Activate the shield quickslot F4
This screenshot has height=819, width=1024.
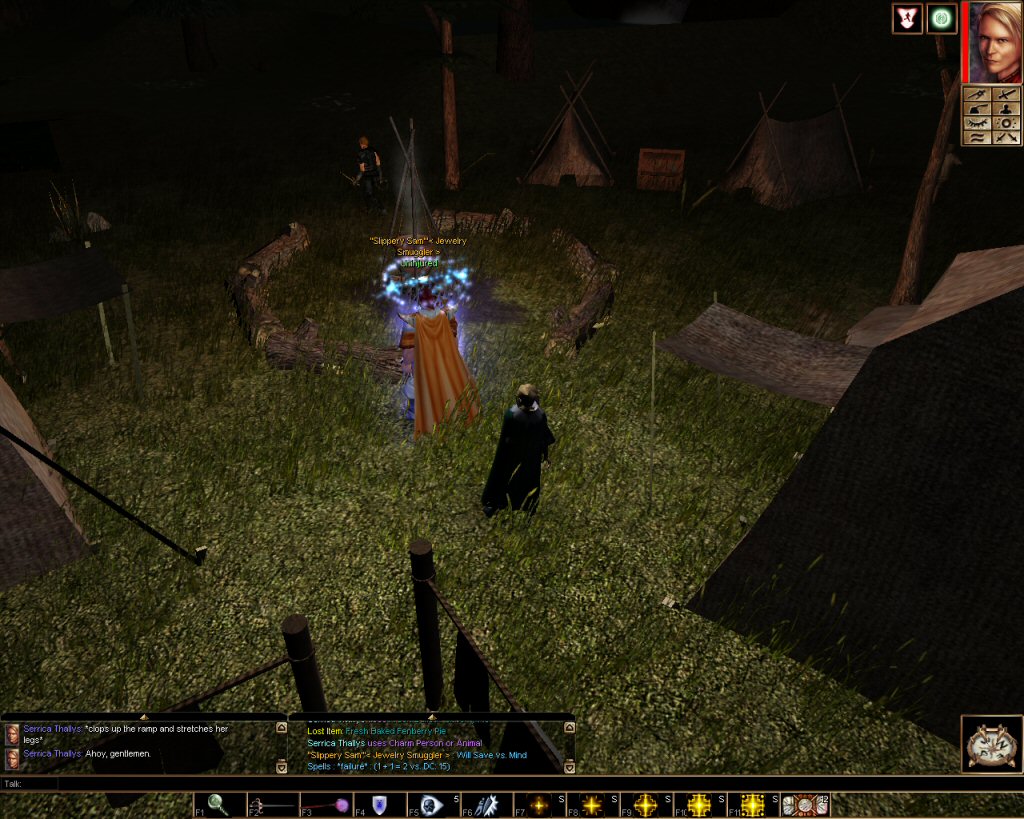point(380,805)
